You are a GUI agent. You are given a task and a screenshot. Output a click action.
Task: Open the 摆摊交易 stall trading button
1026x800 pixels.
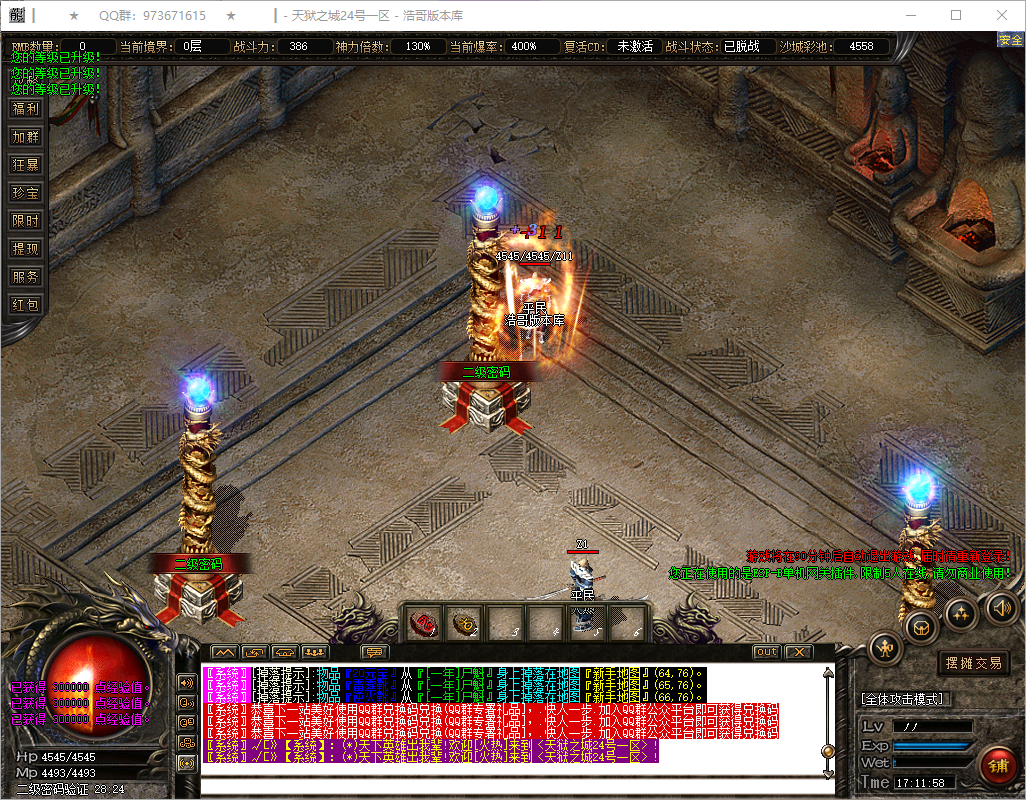973,663
